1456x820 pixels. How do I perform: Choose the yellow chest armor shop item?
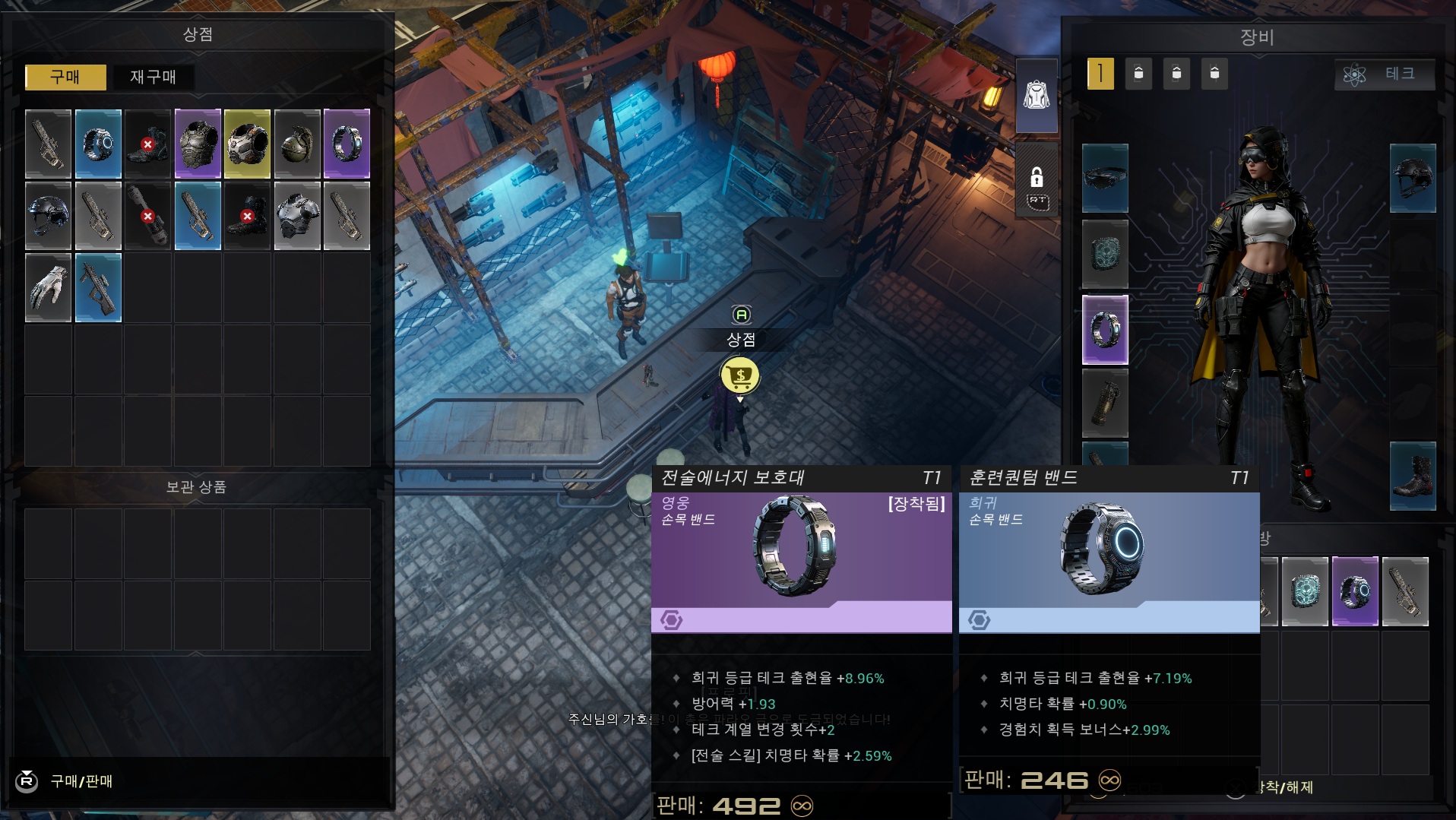click(x=247, y=144)
